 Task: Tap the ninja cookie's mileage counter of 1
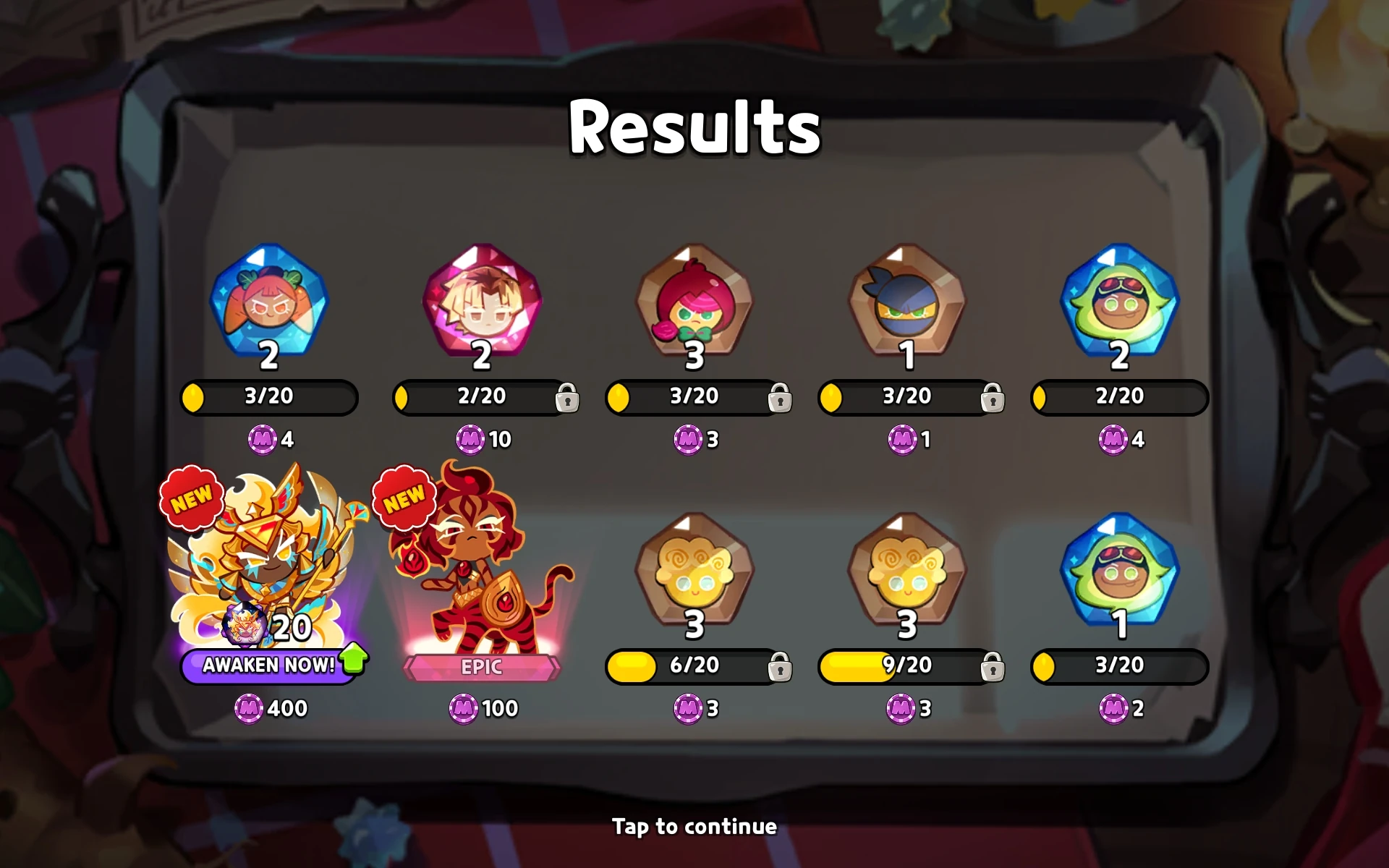tap(901, 440)
